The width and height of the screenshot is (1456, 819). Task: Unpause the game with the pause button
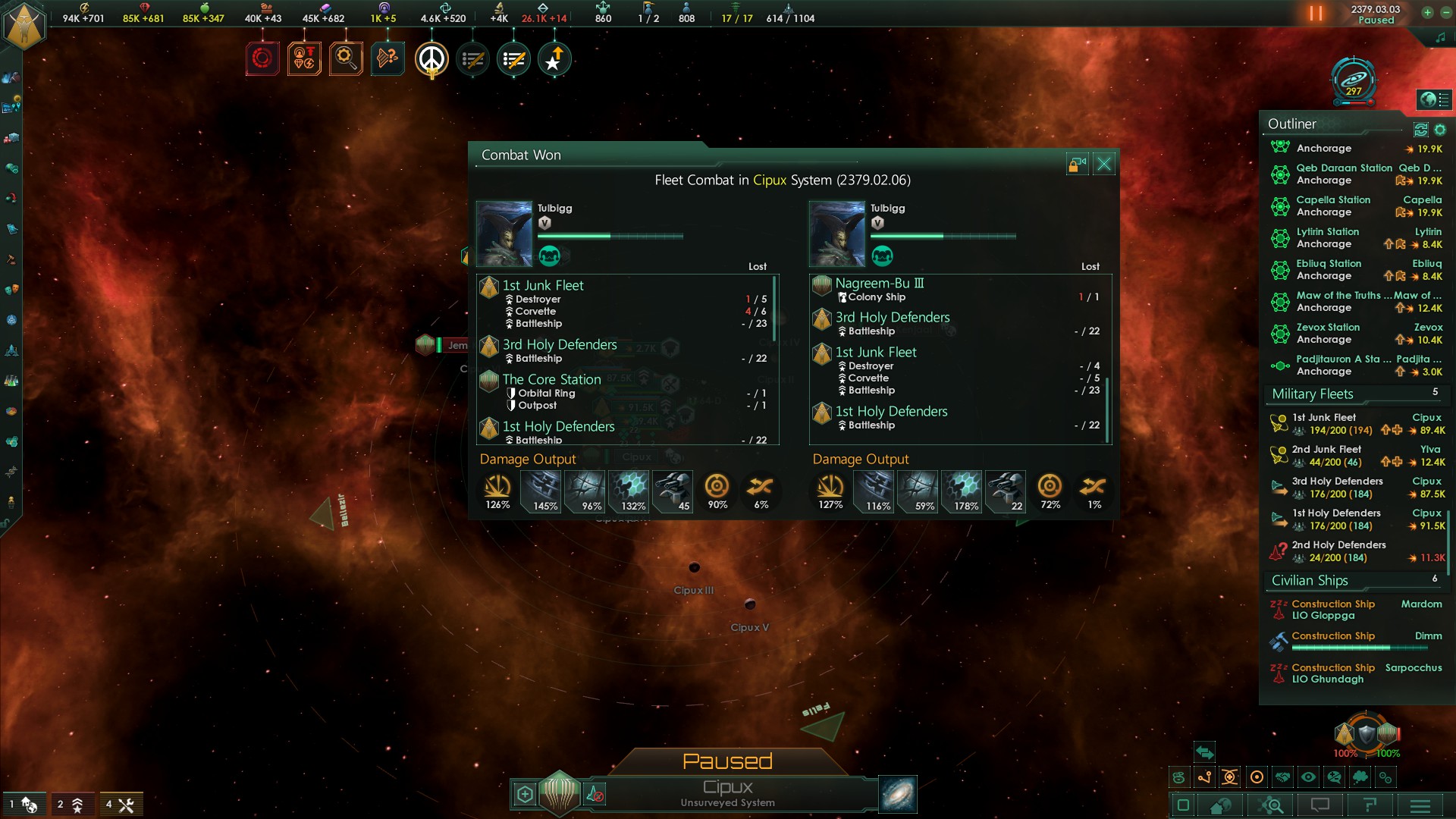(1316, 14)
